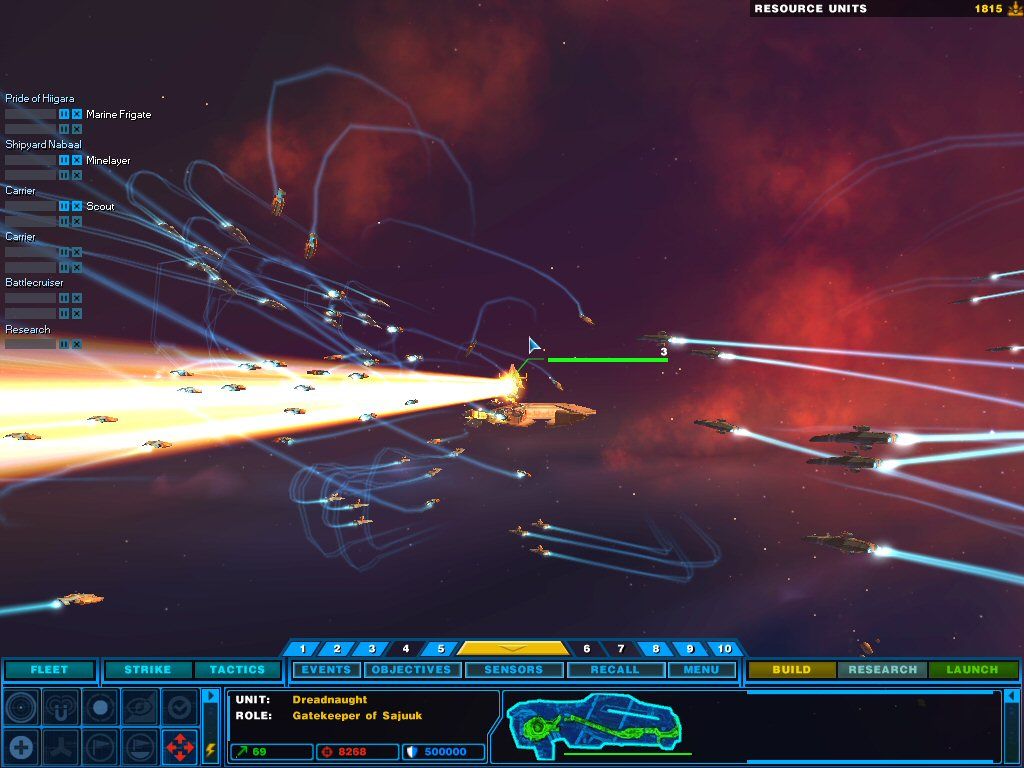This screenshot has width=1024, height=768.
Task: Open the Objectives list
Action: tap(412, 670)
